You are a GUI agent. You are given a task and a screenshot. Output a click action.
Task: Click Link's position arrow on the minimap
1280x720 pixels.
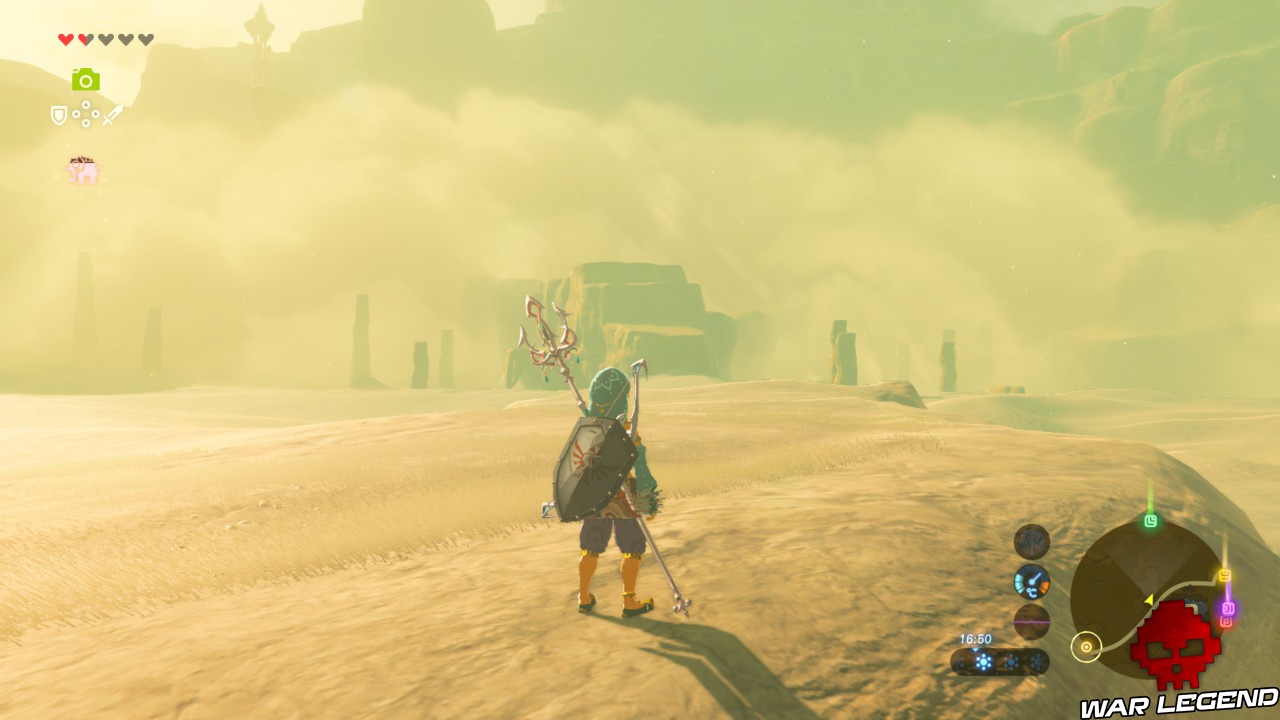[x=1148, y=600]
